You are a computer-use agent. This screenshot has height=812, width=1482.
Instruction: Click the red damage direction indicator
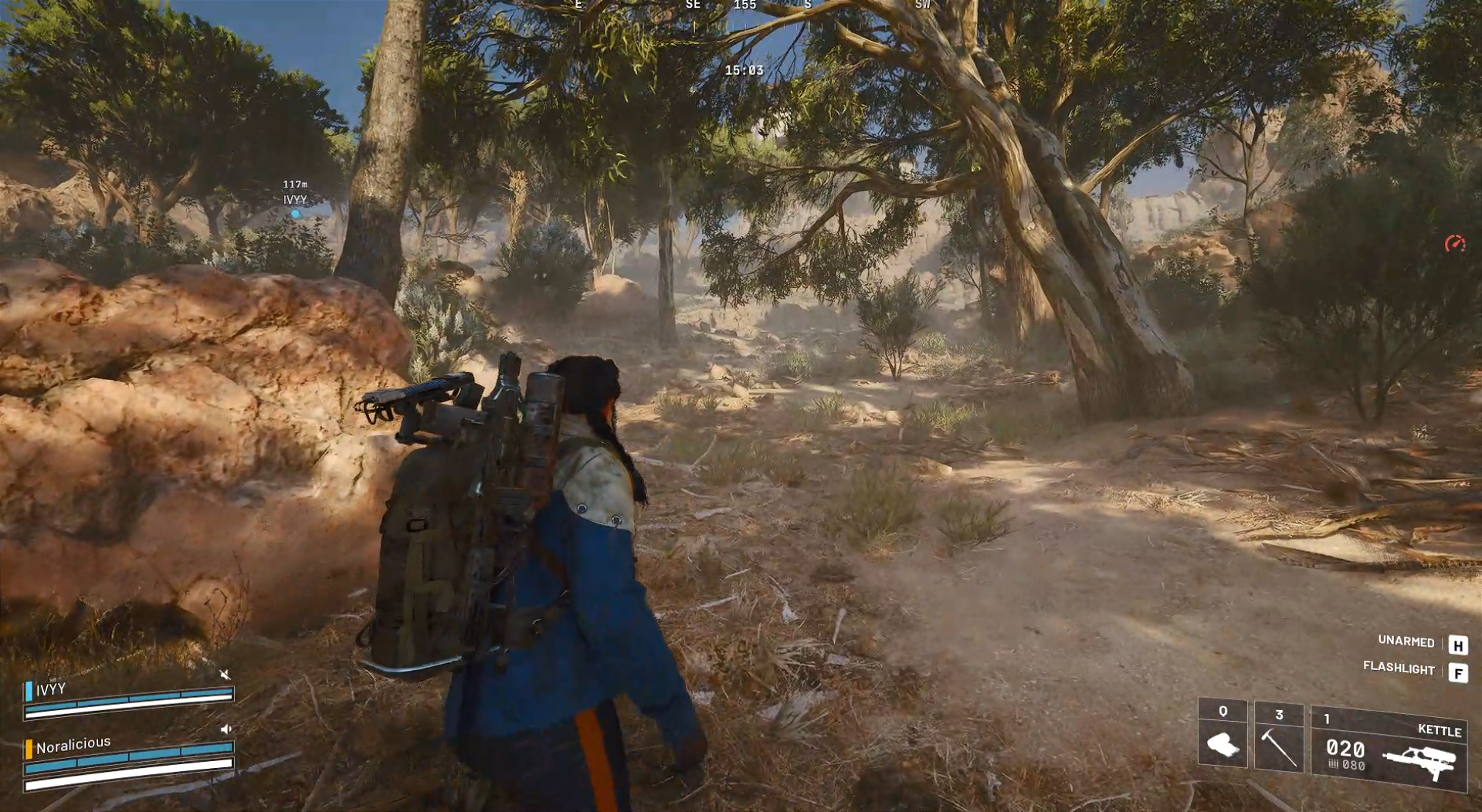point(1455,243)
